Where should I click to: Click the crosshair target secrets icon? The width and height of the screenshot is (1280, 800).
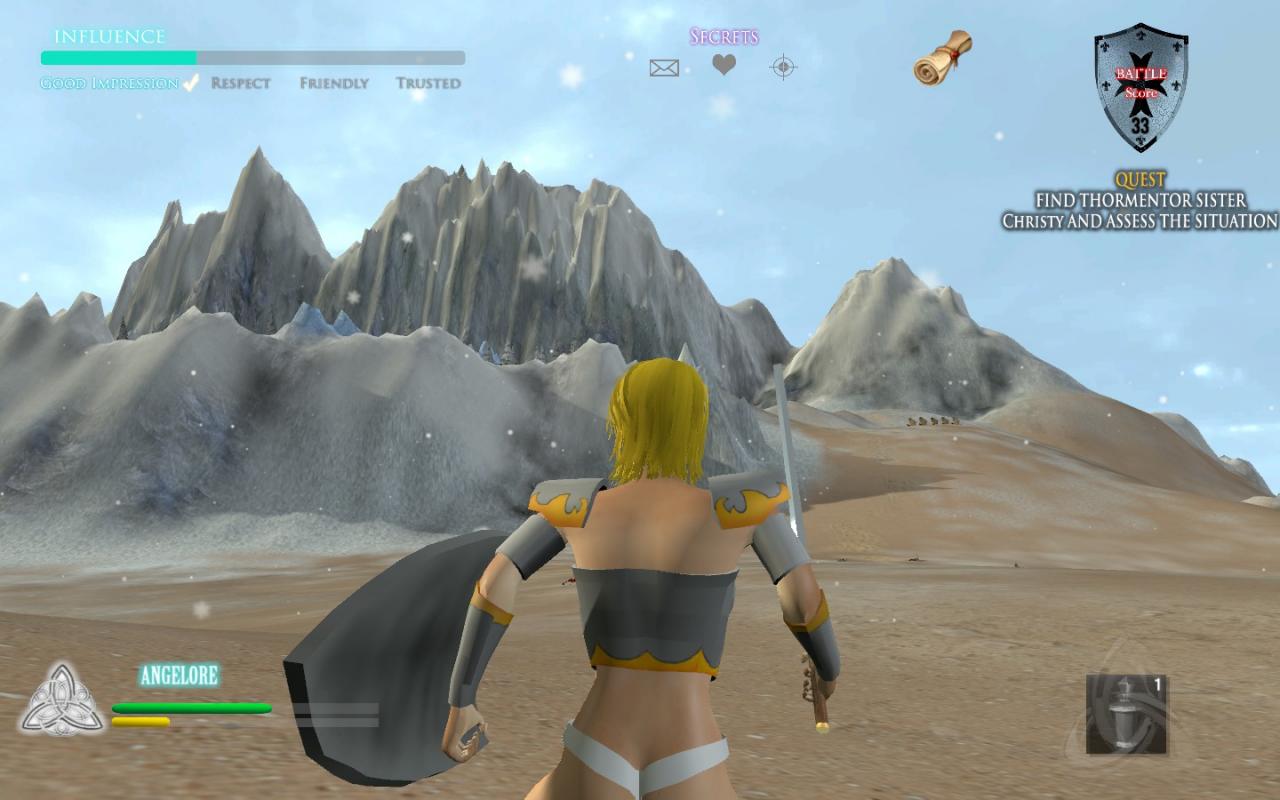click(x=783, y=67)
